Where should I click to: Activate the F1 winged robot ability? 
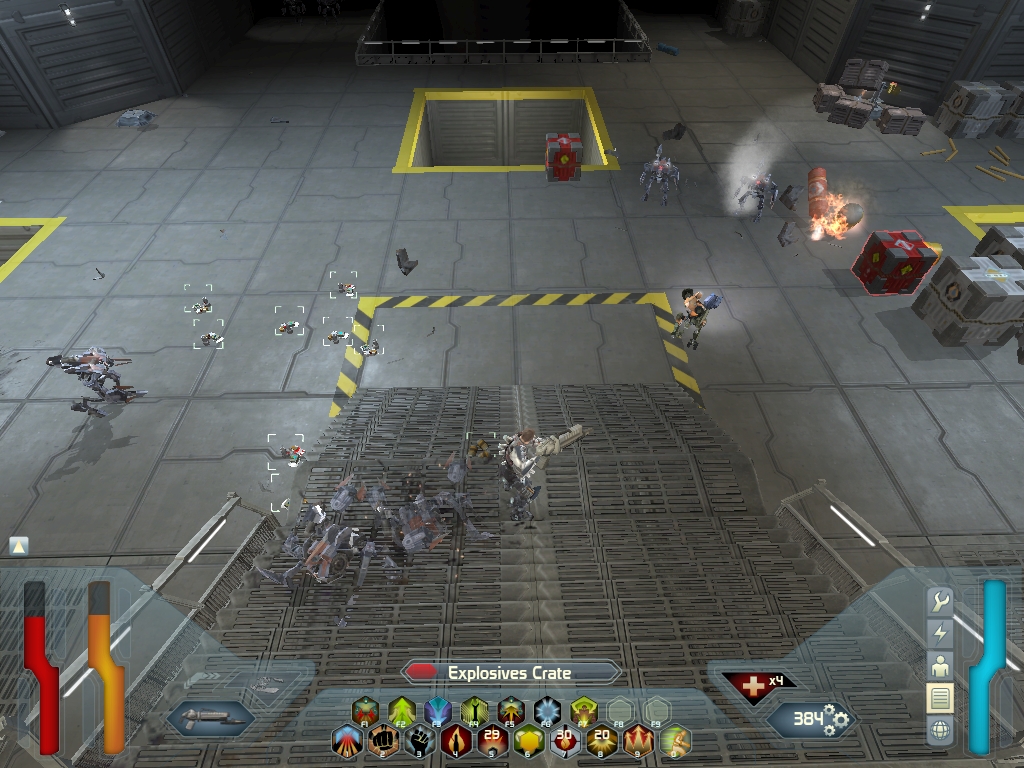[364, 711]
